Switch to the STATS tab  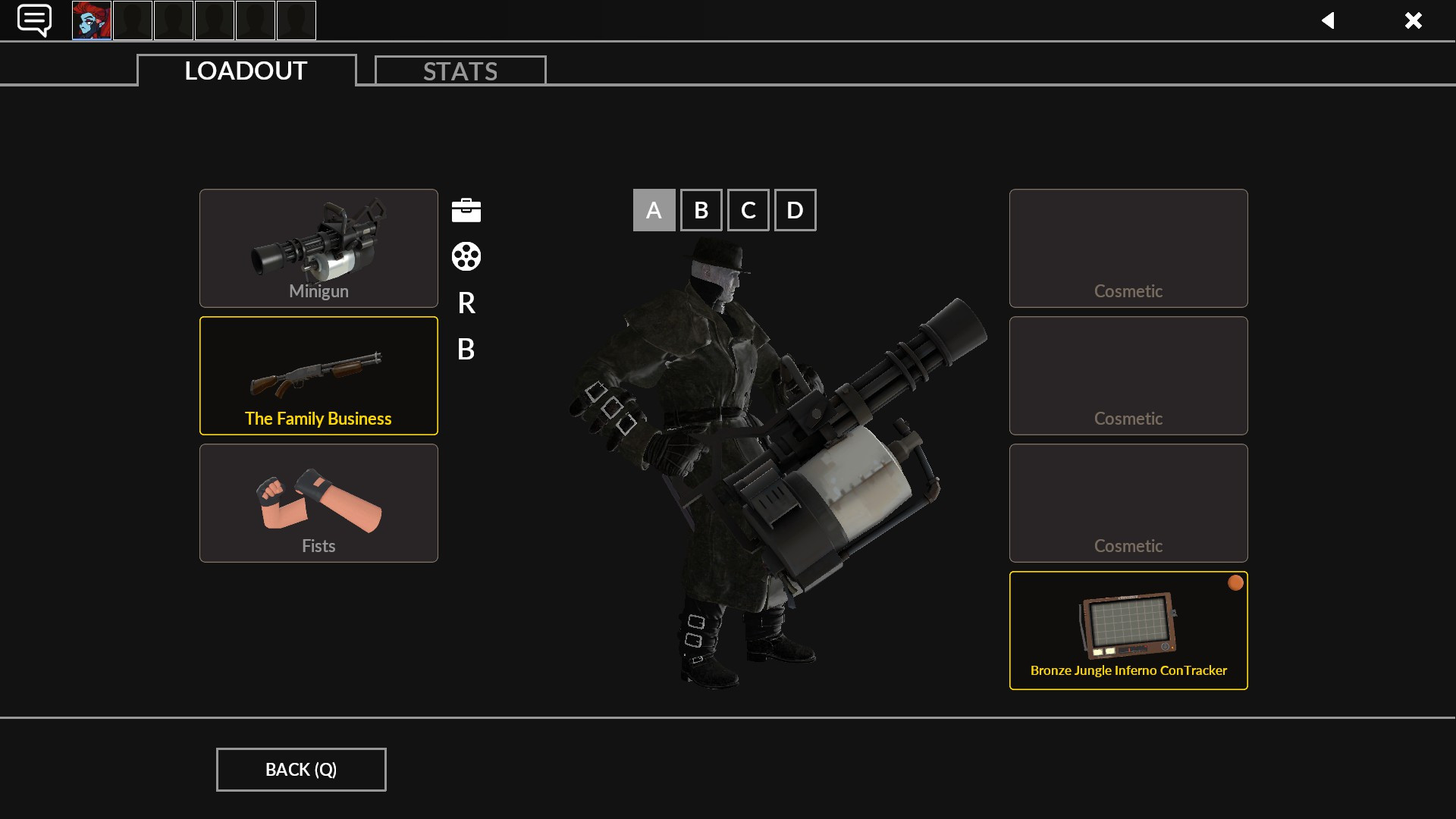pyautogui.click(x=460, y=71)
